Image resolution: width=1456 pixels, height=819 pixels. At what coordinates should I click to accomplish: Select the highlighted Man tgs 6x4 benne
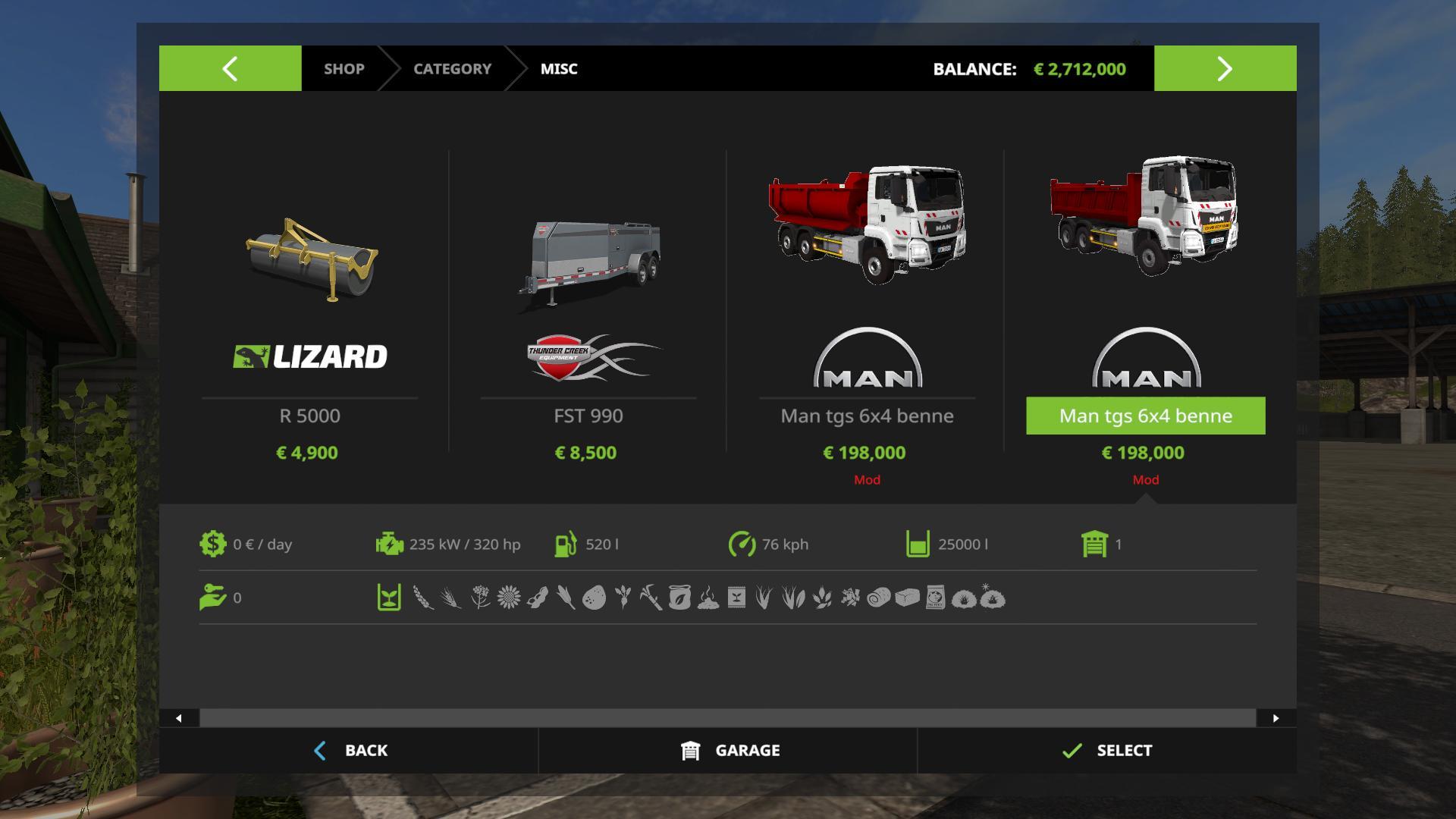1145,415
